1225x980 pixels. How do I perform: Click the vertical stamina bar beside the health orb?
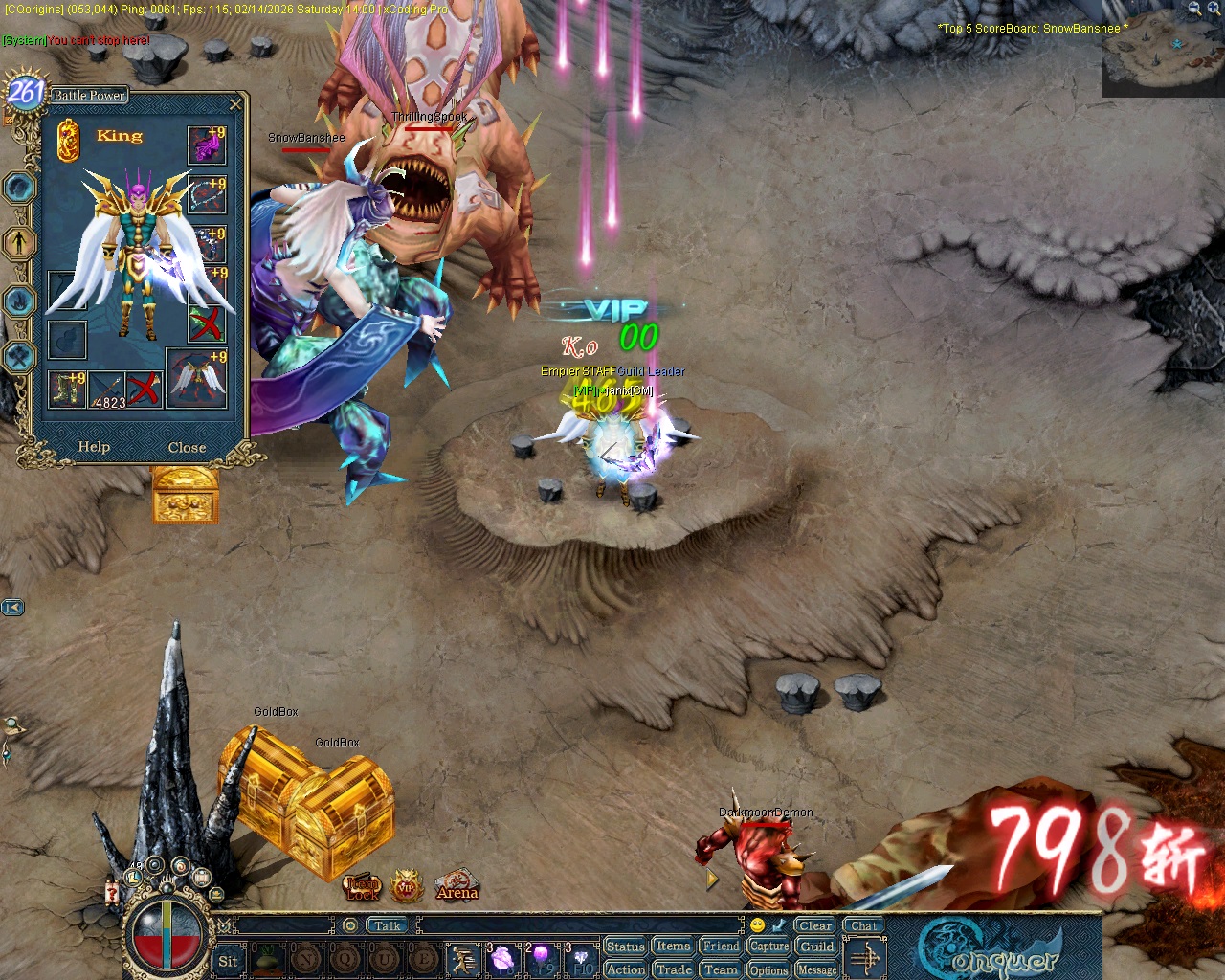point(167,934)
